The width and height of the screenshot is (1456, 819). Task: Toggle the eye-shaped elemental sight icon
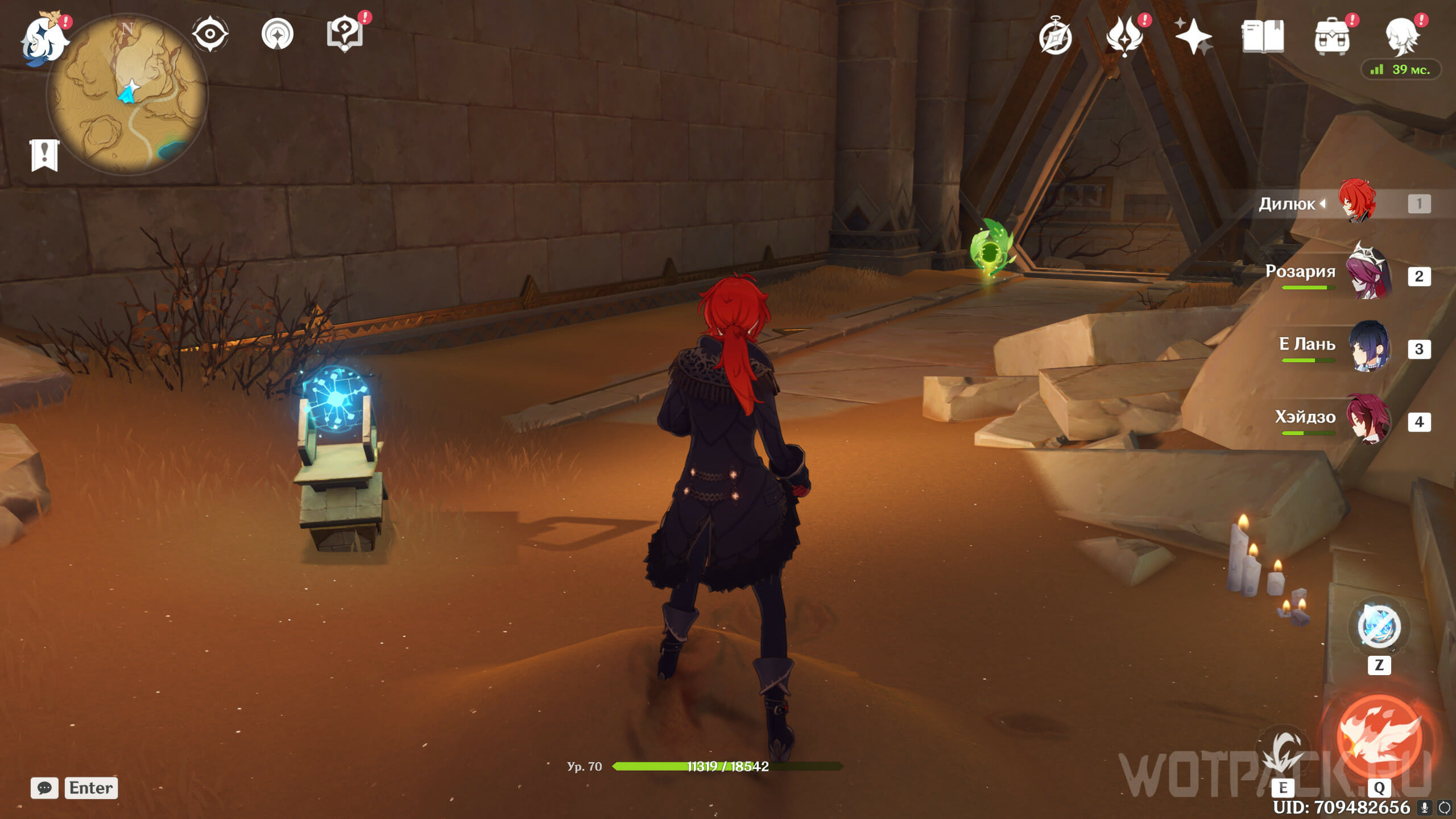coord(210,34)
